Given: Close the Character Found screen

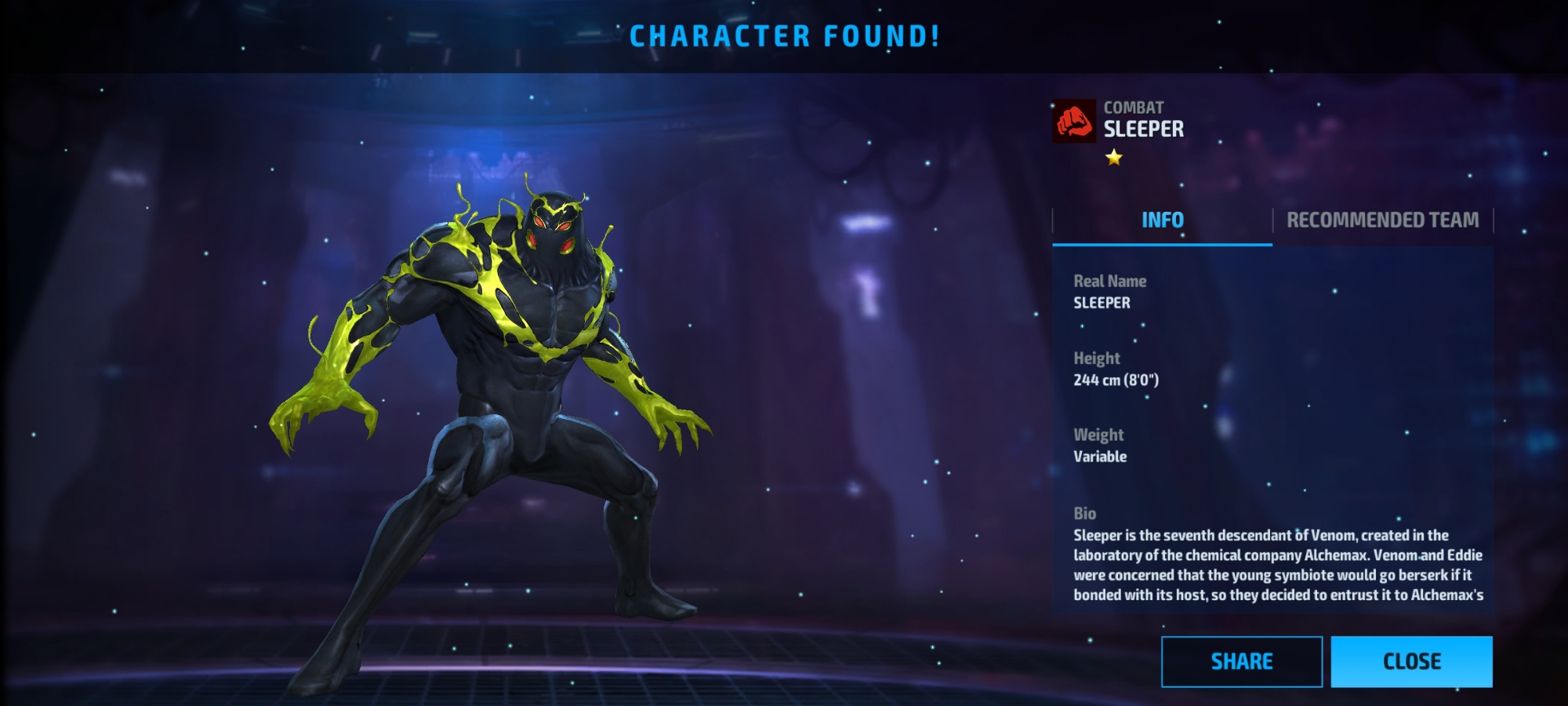Looking at the screenshot, I should (1411, 661).
